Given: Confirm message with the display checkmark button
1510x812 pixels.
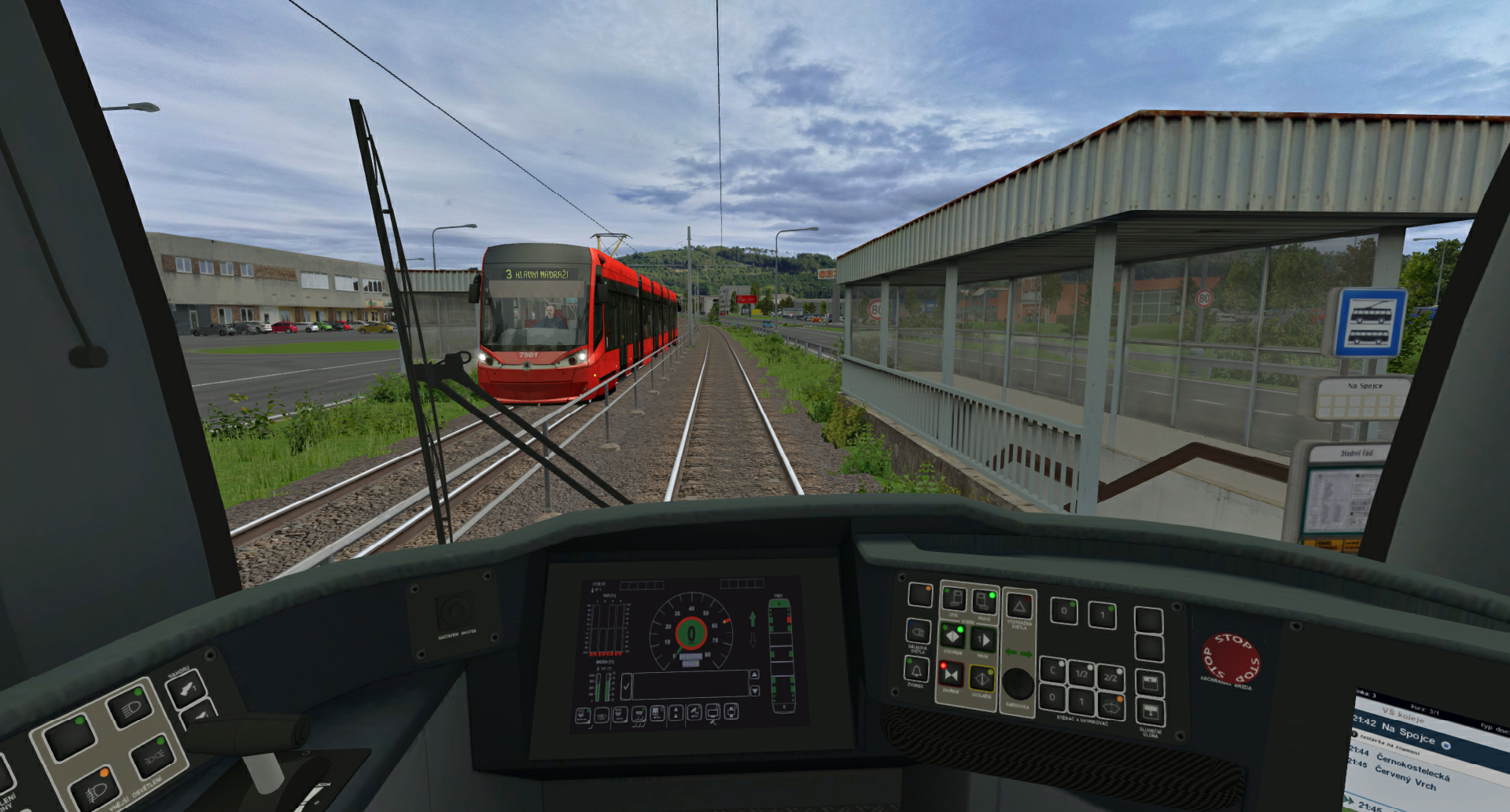Looking at the screenshot, I should [x=626, y=687].
